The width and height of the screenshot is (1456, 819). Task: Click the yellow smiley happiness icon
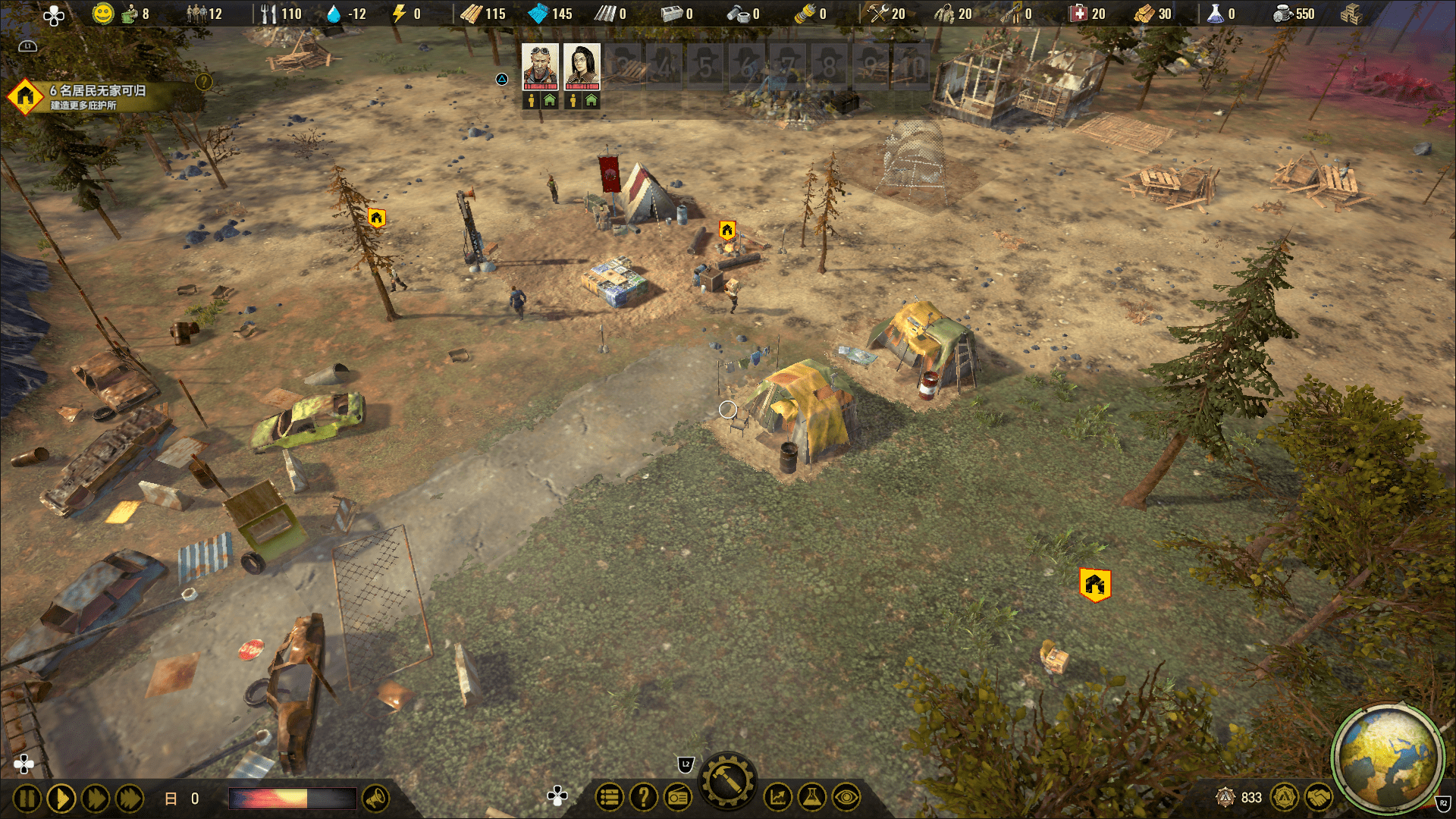(x=102, y=14)
